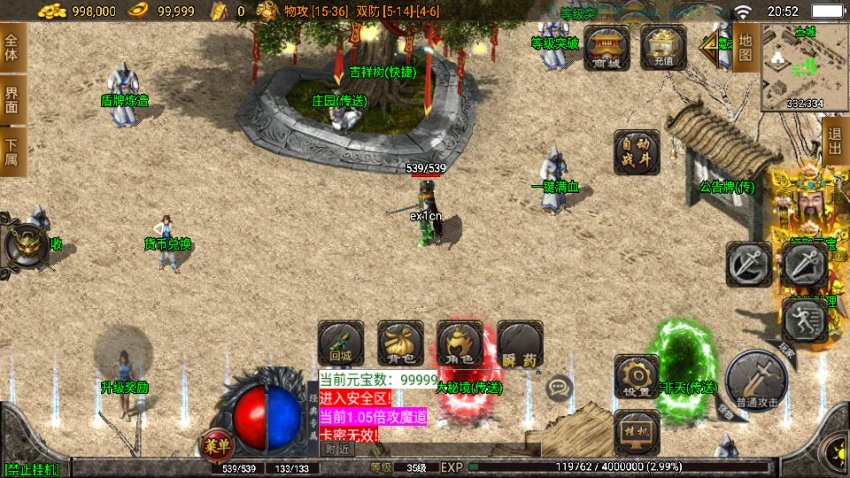Open the 设置 settings gear

[636, 376]
